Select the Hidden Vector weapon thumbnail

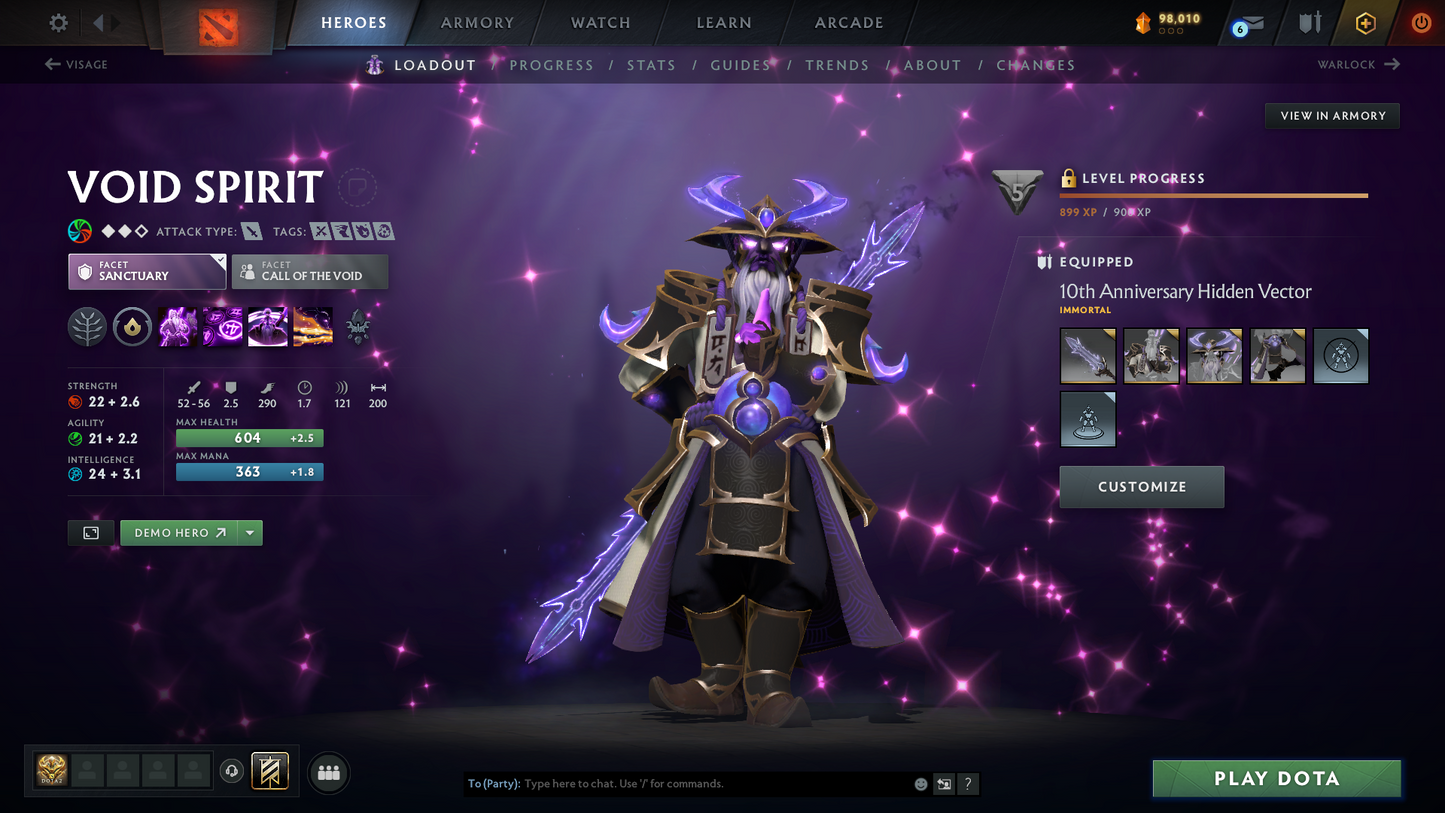[x=1088, y=355]
